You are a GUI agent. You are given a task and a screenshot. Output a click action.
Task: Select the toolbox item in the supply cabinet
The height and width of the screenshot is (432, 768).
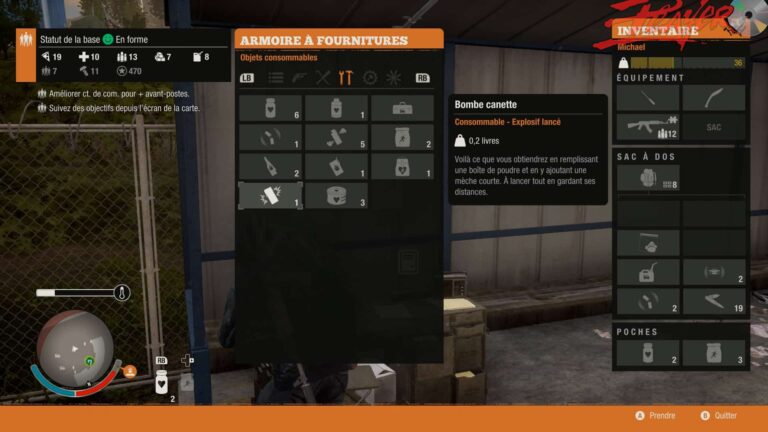click(402, 108)
